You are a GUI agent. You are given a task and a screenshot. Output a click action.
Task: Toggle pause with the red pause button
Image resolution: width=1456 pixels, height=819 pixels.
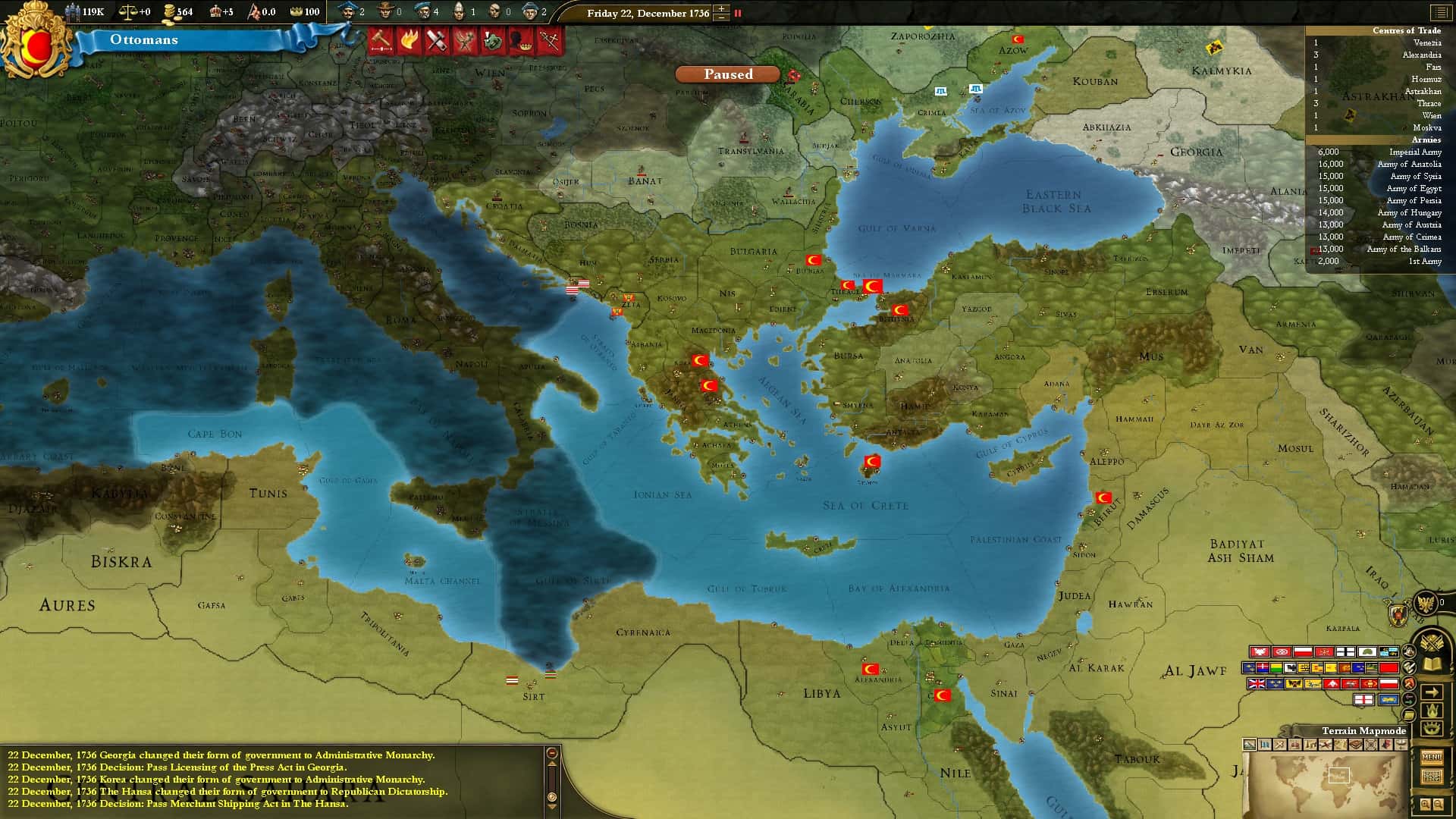point(736,13)
